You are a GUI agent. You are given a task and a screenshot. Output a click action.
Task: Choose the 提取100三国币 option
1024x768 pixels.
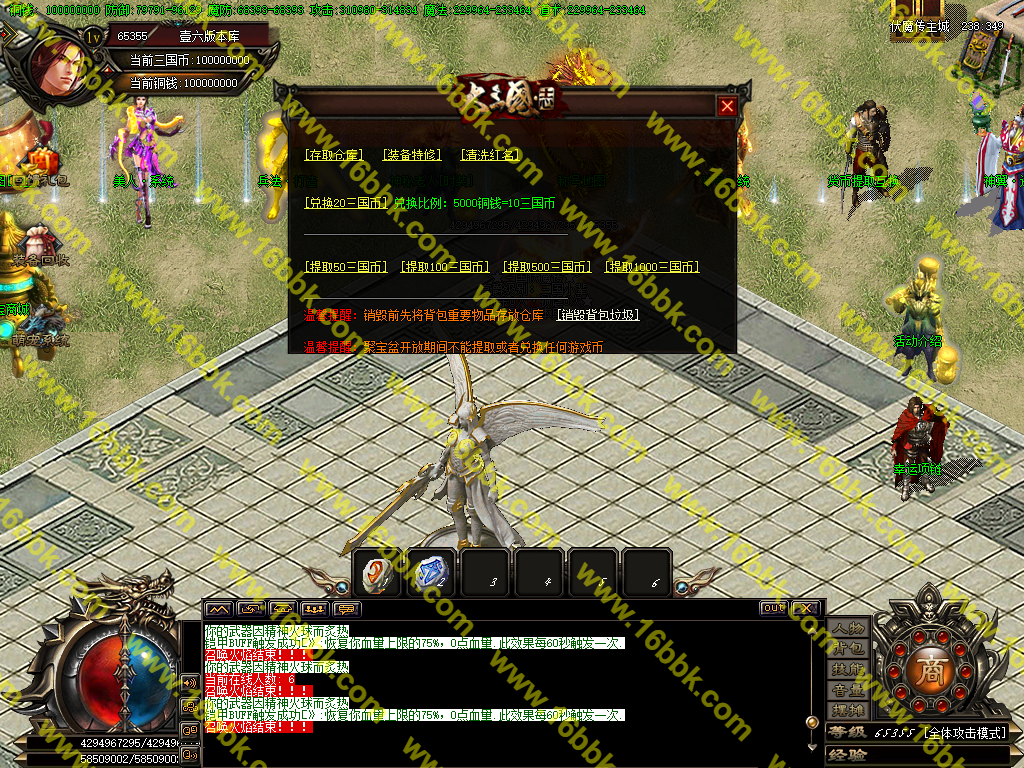click(x=445, y=267)
